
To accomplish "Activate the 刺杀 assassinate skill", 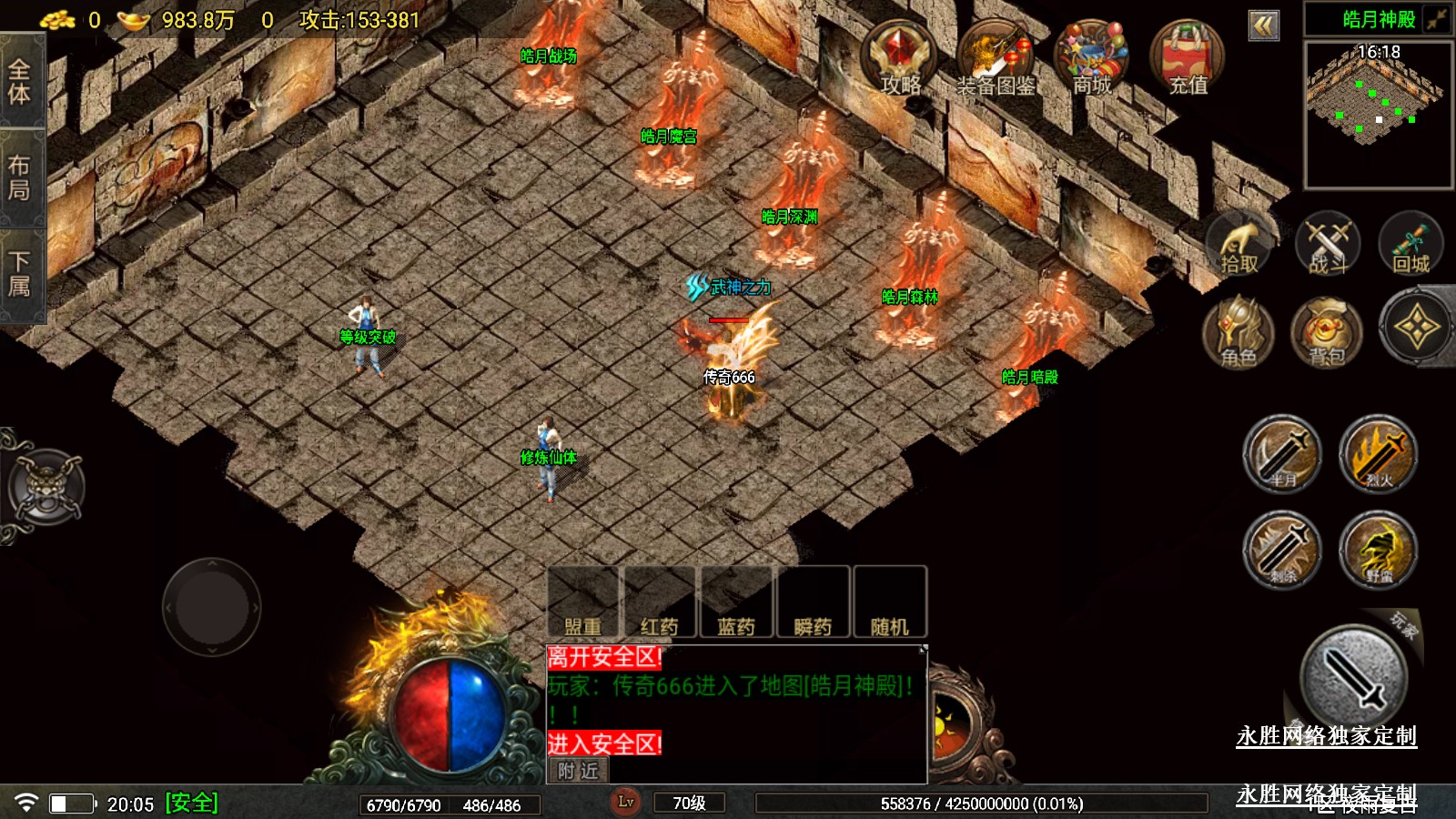I will tap(1282, 549).
